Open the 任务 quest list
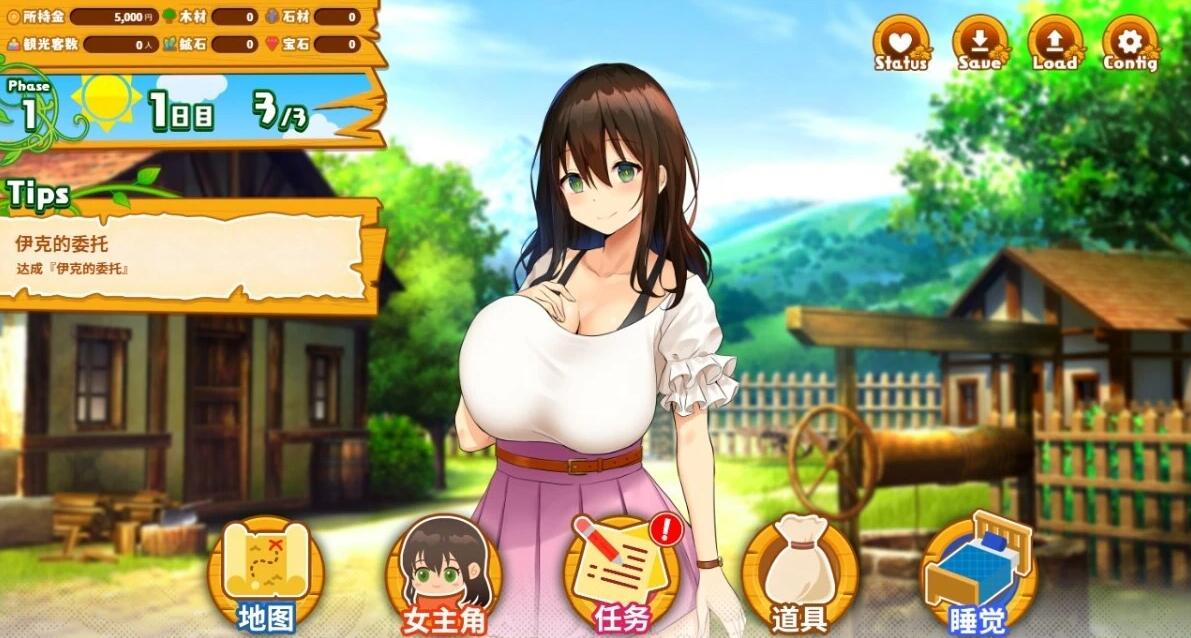Screen dimensions: 1191x638 622,575
